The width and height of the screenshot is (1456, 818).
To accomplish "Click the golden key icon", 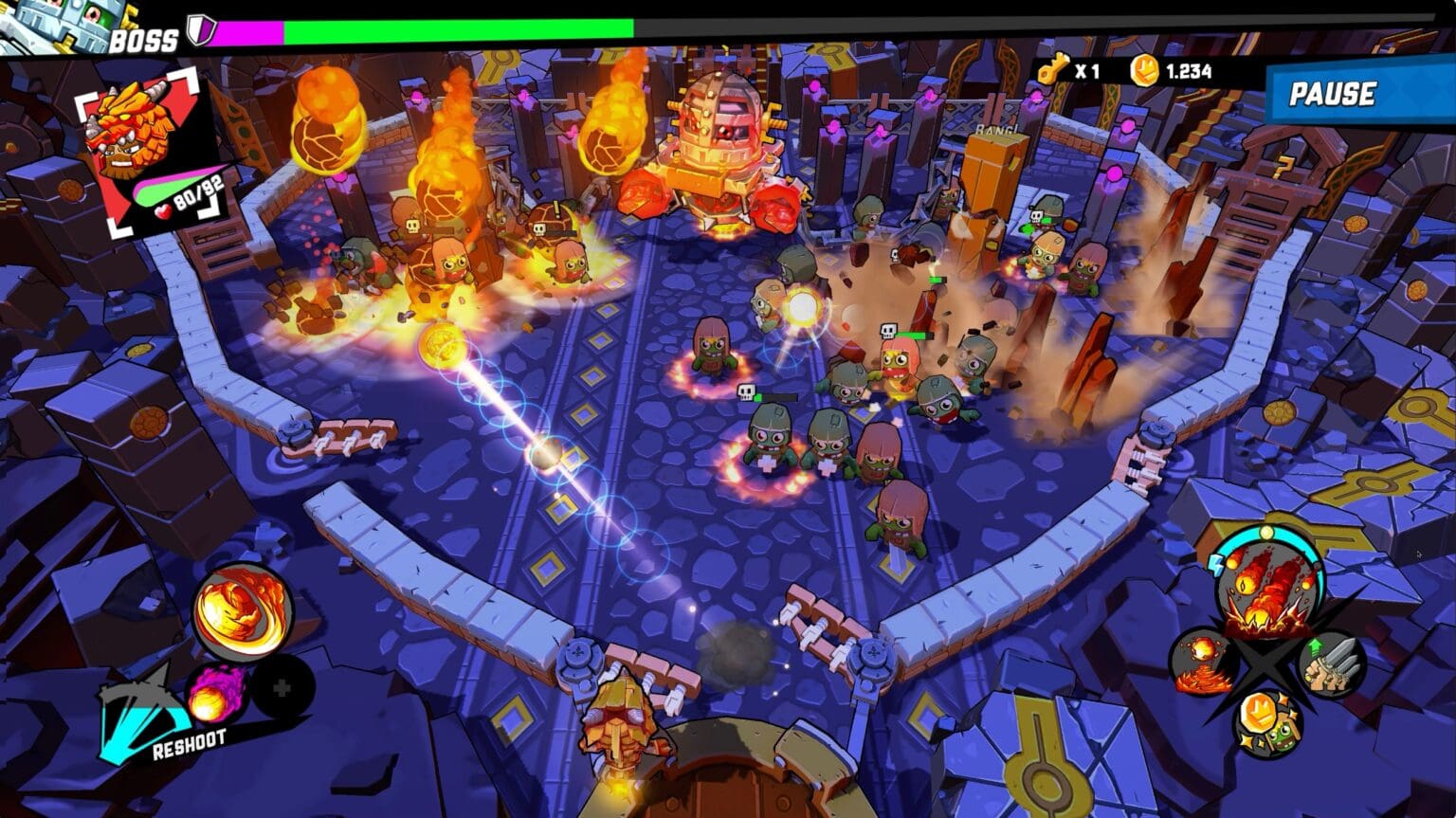I will point(1051,70).
